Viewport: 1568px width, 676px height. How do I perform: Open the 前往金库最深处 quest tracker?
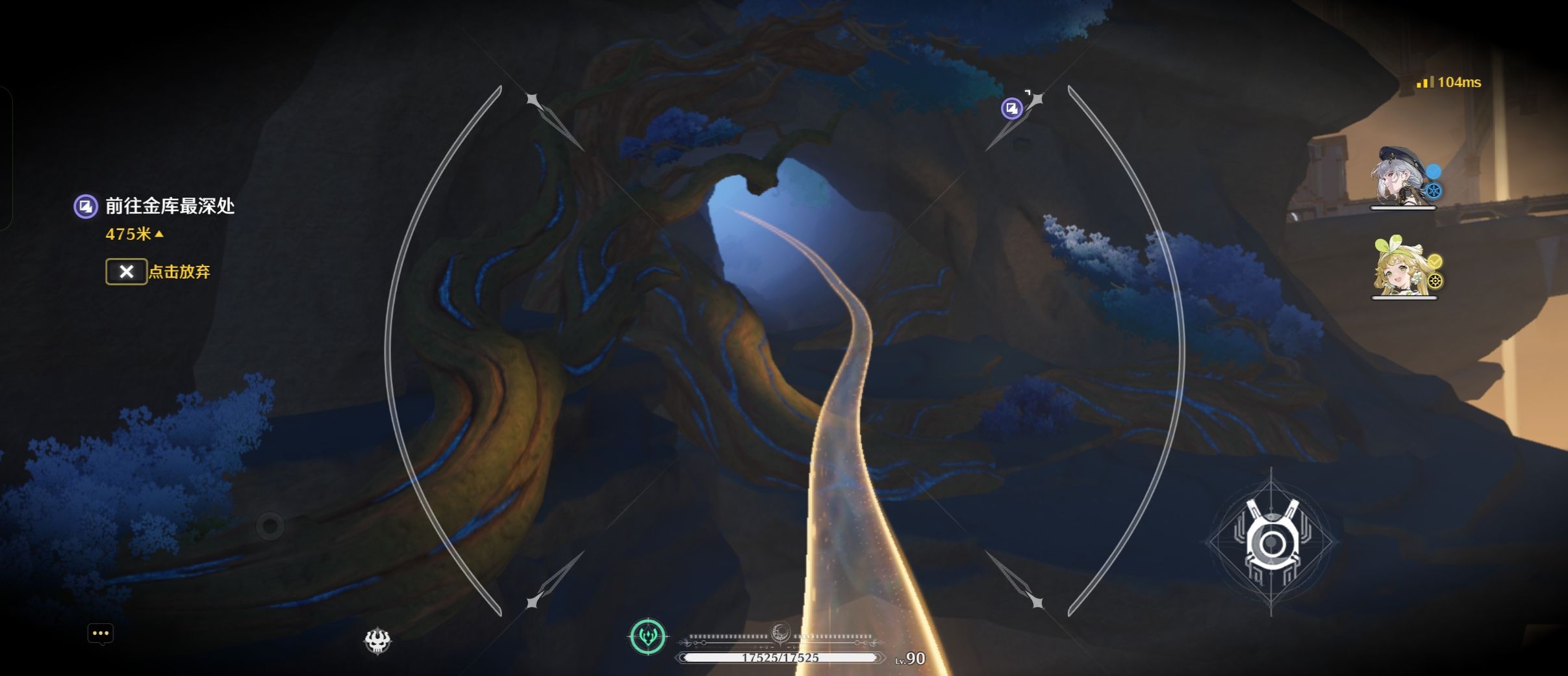(169, 207)
